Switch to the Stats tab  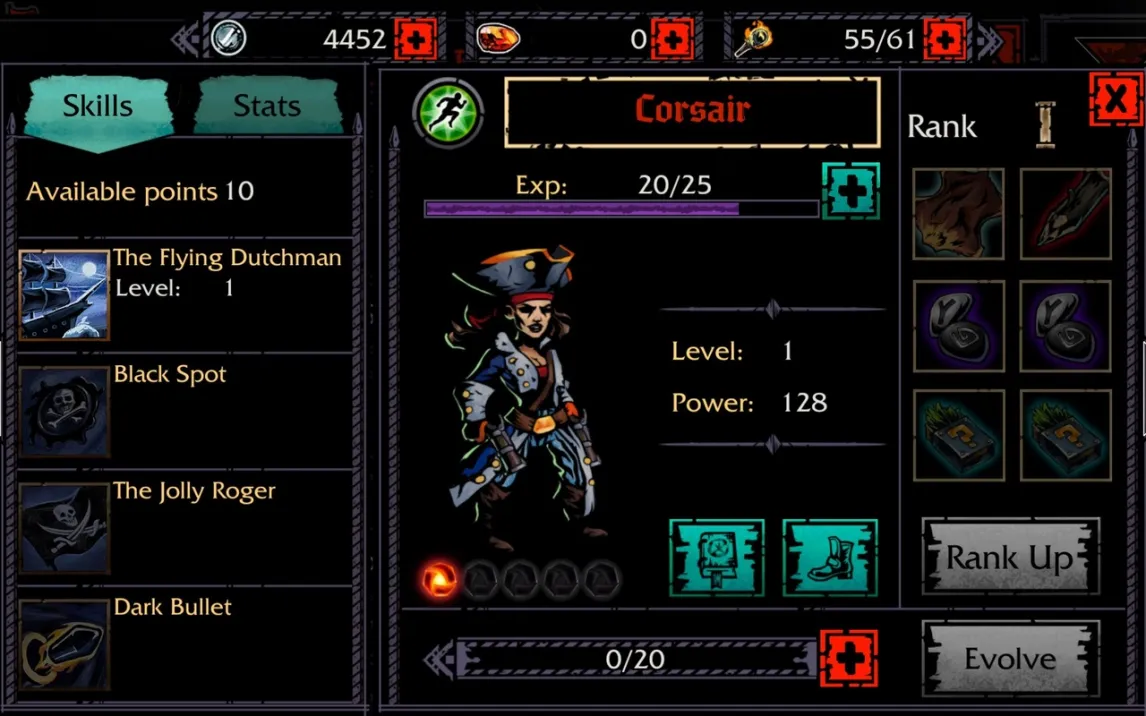[x=267, y=105]
